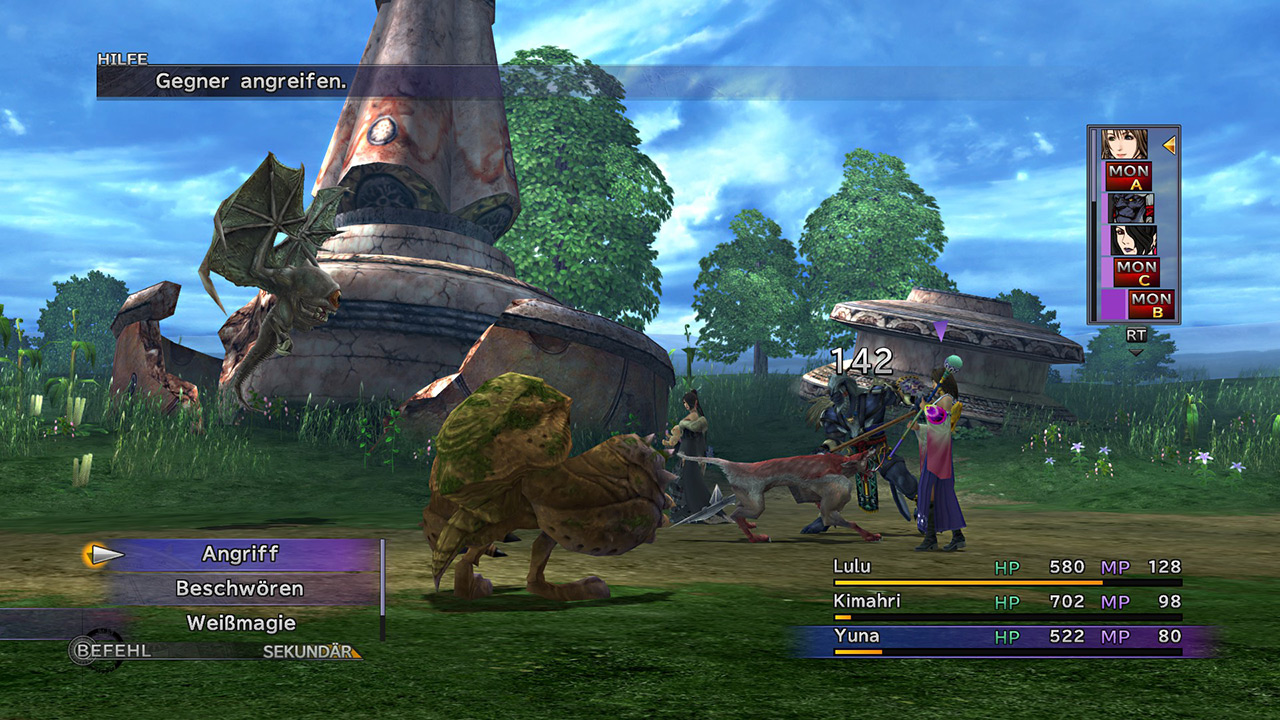Select Yuna's highlighted party status row
The width and height of the screenshot is (1280, 720).
1006,637
